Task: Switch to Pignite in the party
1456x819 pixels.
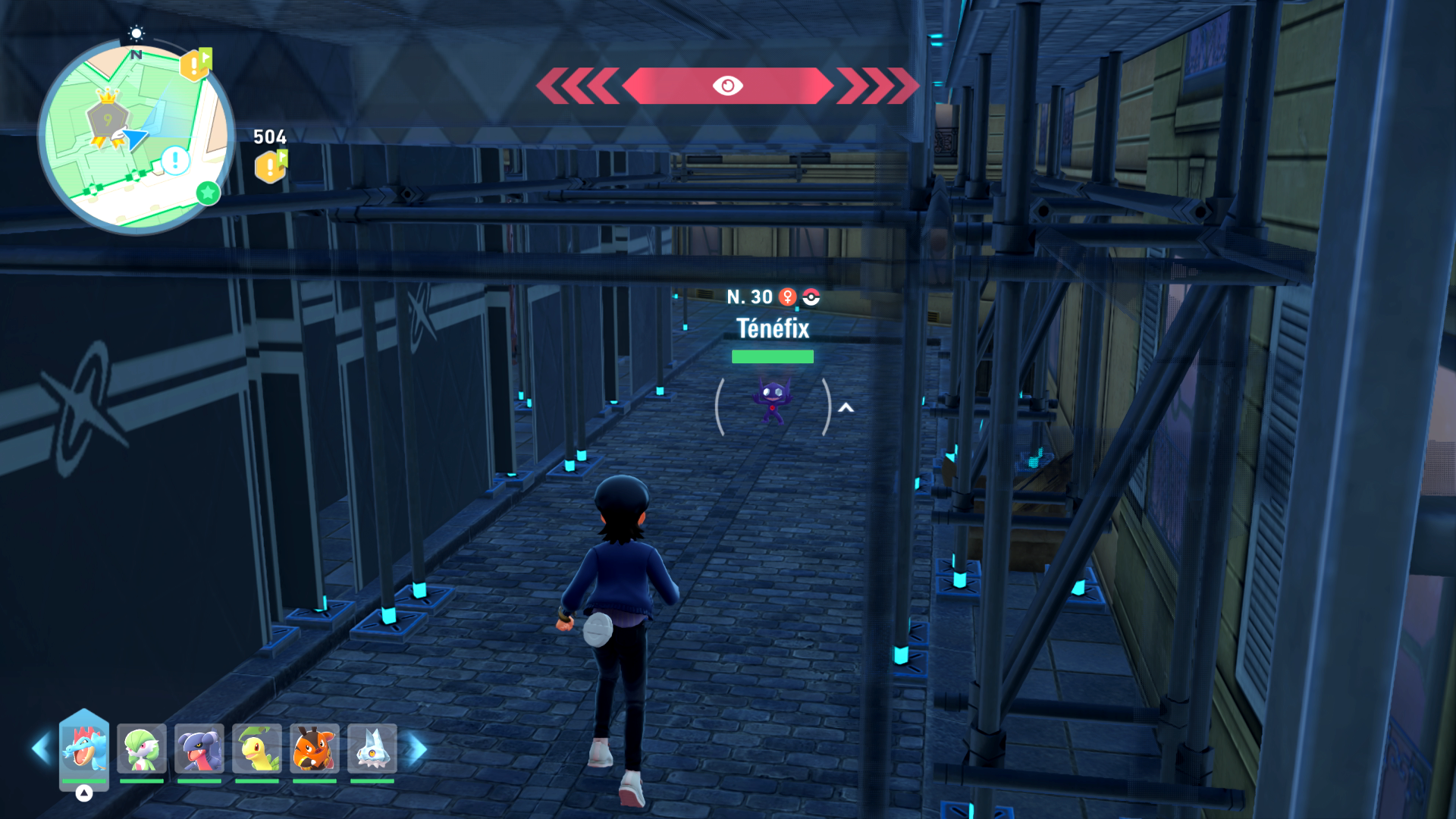Action: pos(315,748)
